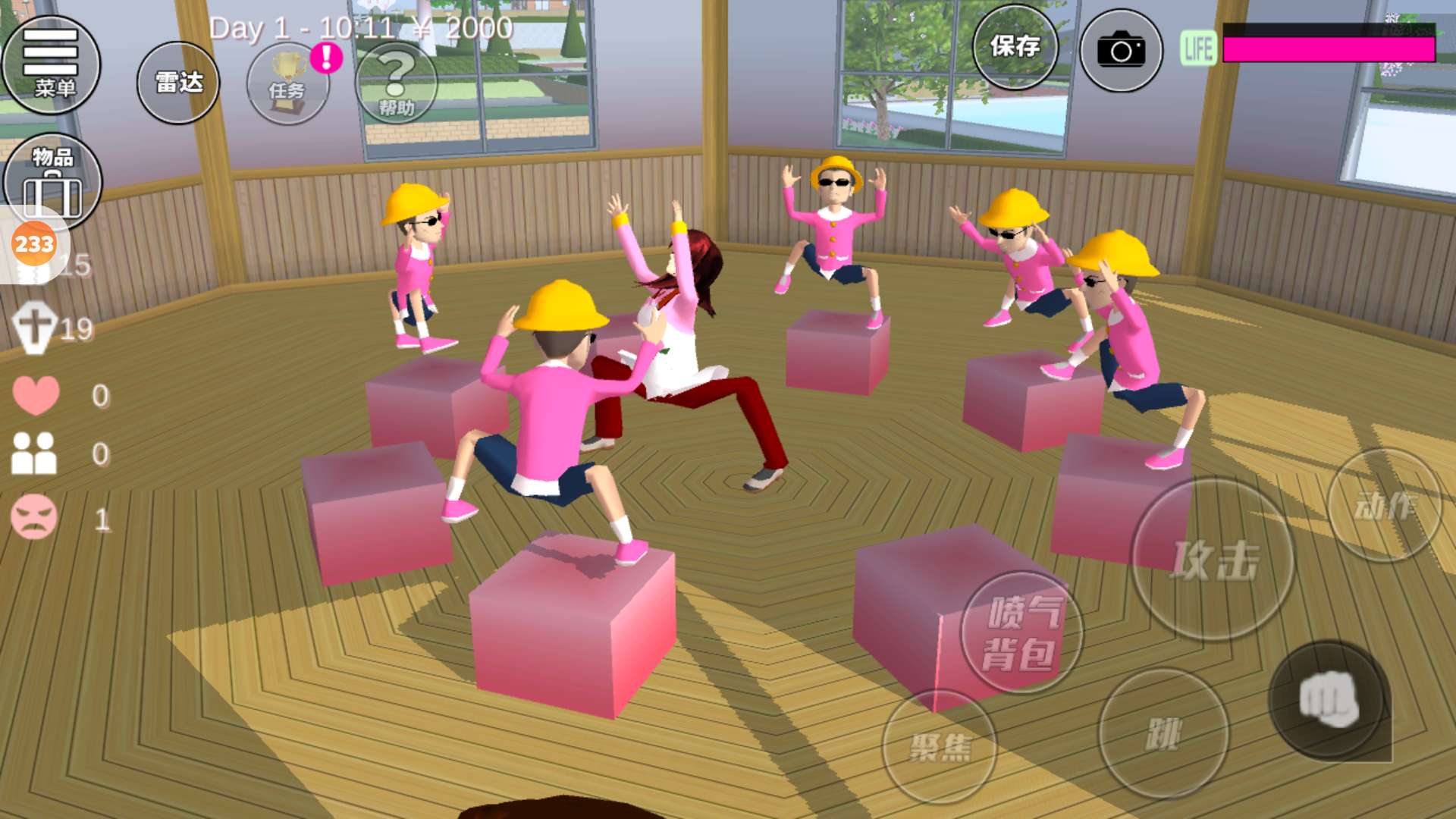Open the 物品 items bag
Screen dimensions: 1456x819
(x=52, y=180)
